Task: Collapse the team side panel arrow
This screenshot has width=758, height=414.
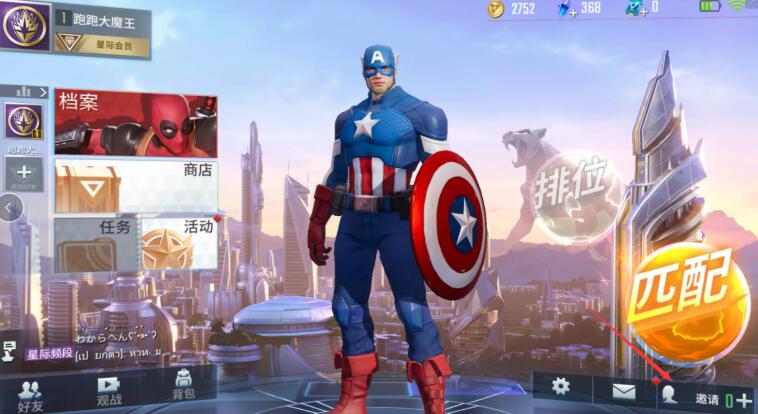Action: pyautogui.click(x=10, y=207)
